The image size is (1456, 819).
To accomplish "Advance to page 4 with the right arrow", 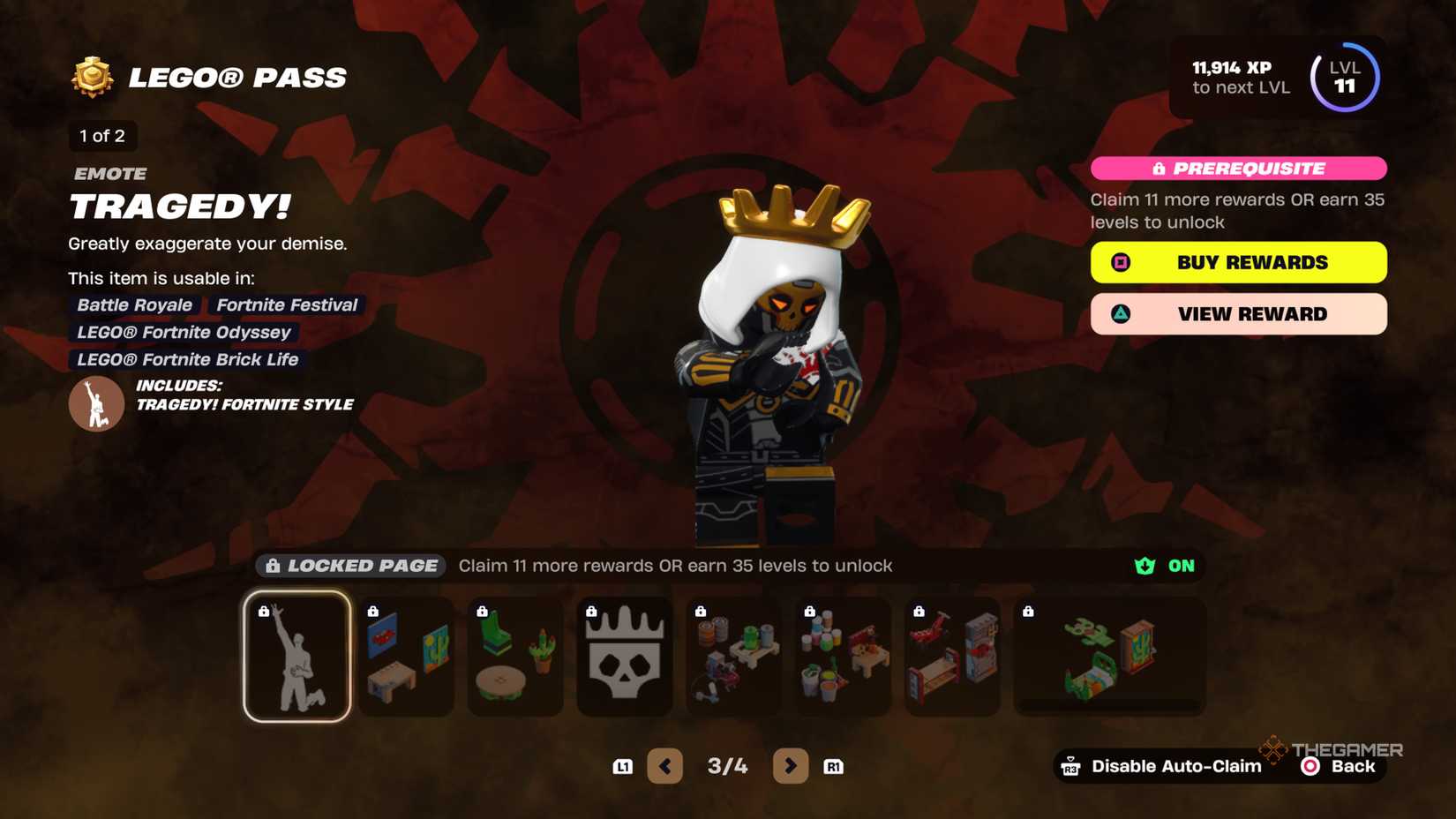I will coord(791,766).
